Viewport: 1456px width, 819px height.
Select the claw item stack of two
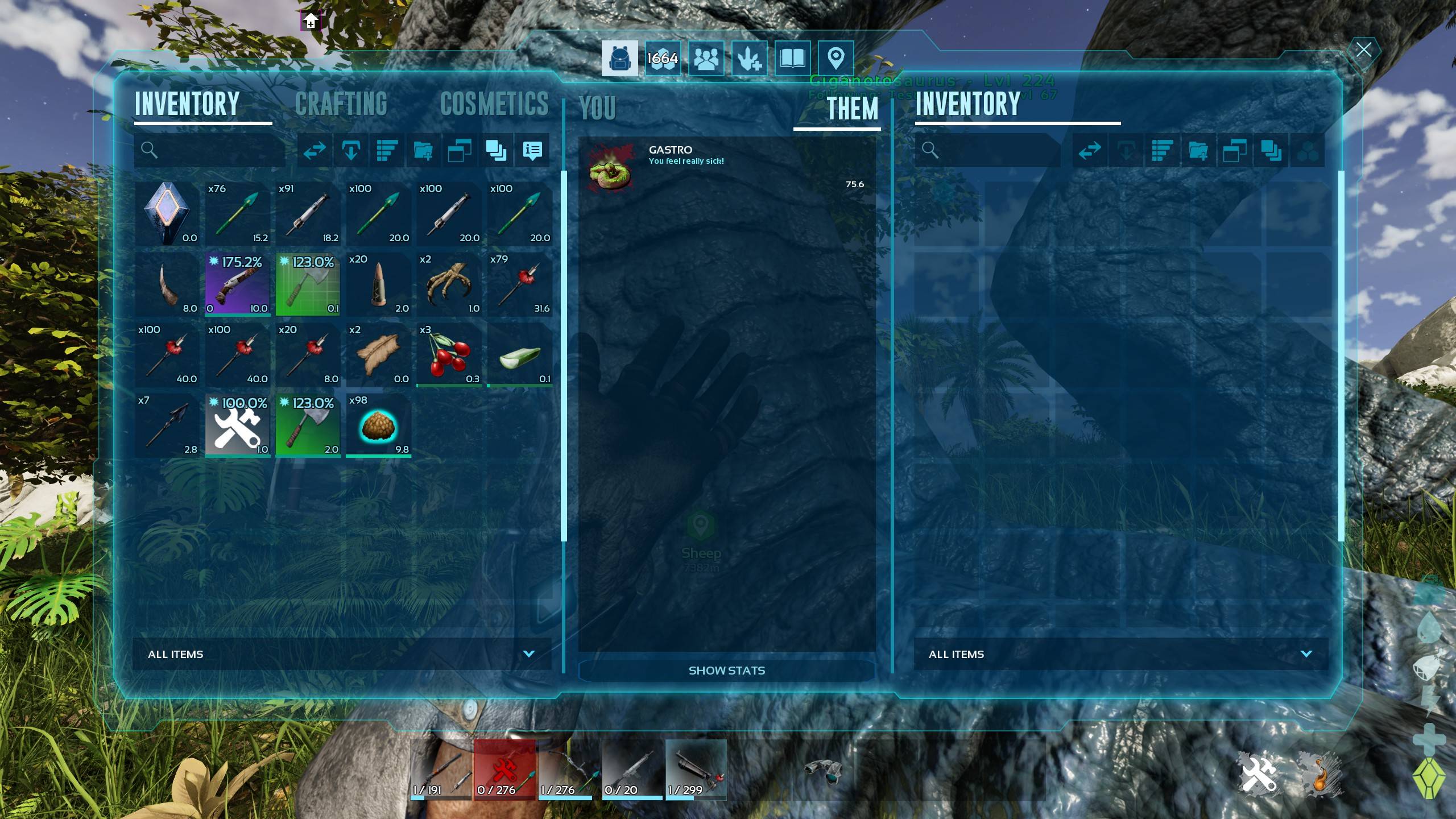click(x=449, y=284)
